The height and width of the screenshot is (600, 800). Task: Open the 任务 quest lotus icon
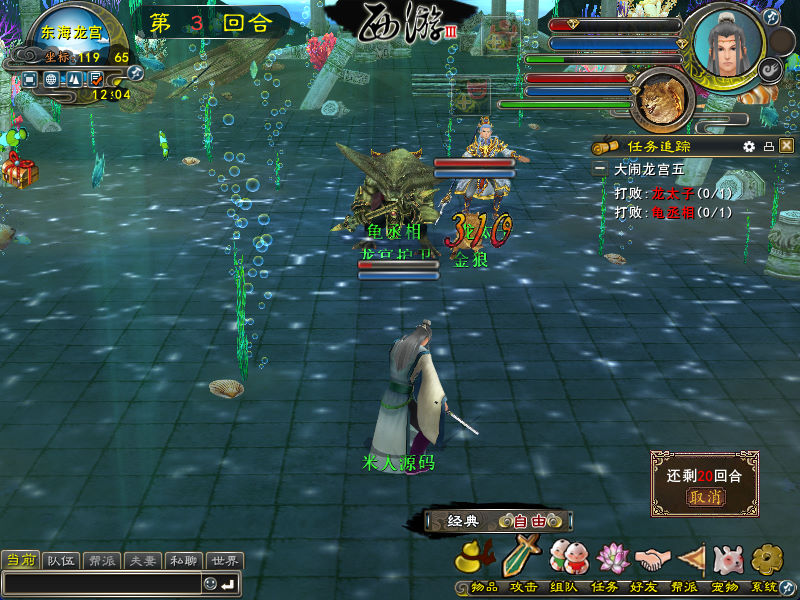tap(612, 557)
